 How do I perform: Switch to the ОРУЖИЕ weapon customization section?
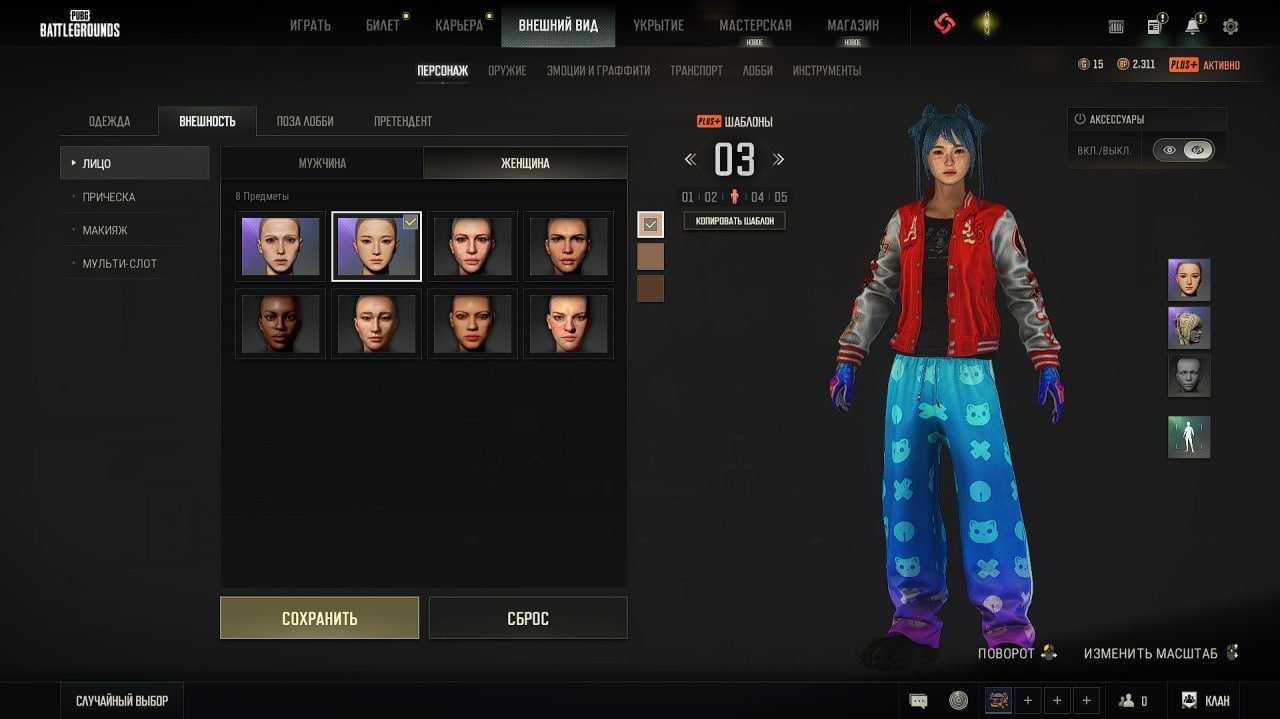click(507, 71)
